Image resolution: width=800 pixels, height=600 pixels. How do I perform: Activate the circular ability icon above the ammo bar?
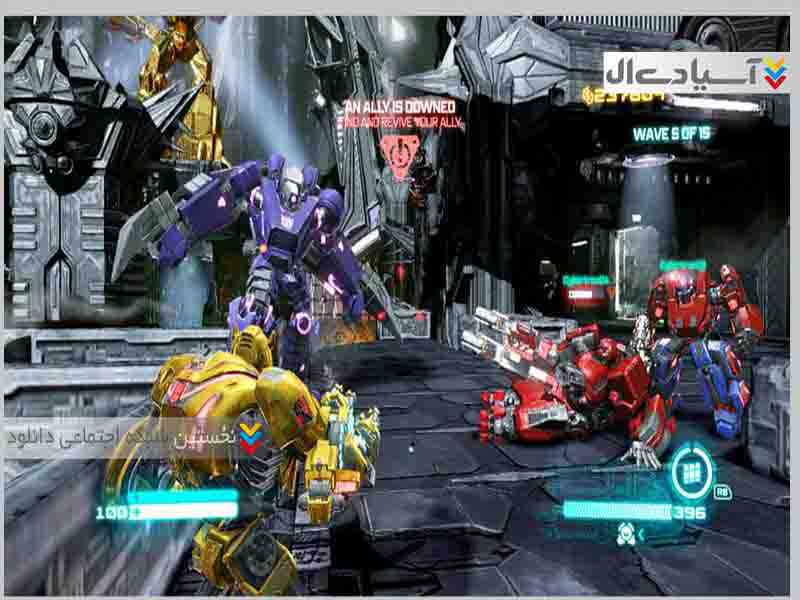690,468
